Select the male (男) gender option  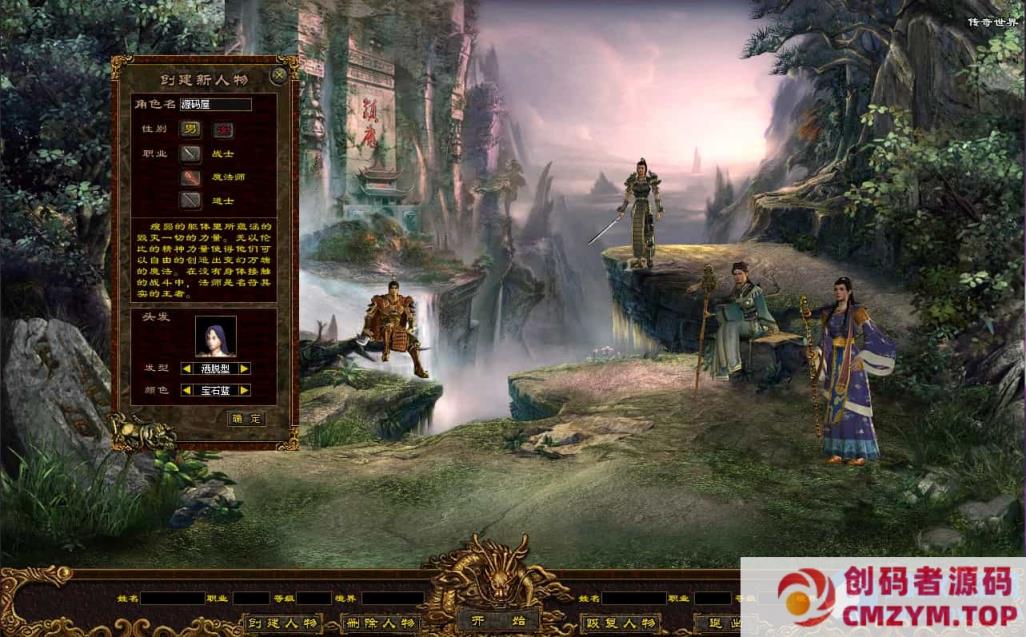click(190, 129)
